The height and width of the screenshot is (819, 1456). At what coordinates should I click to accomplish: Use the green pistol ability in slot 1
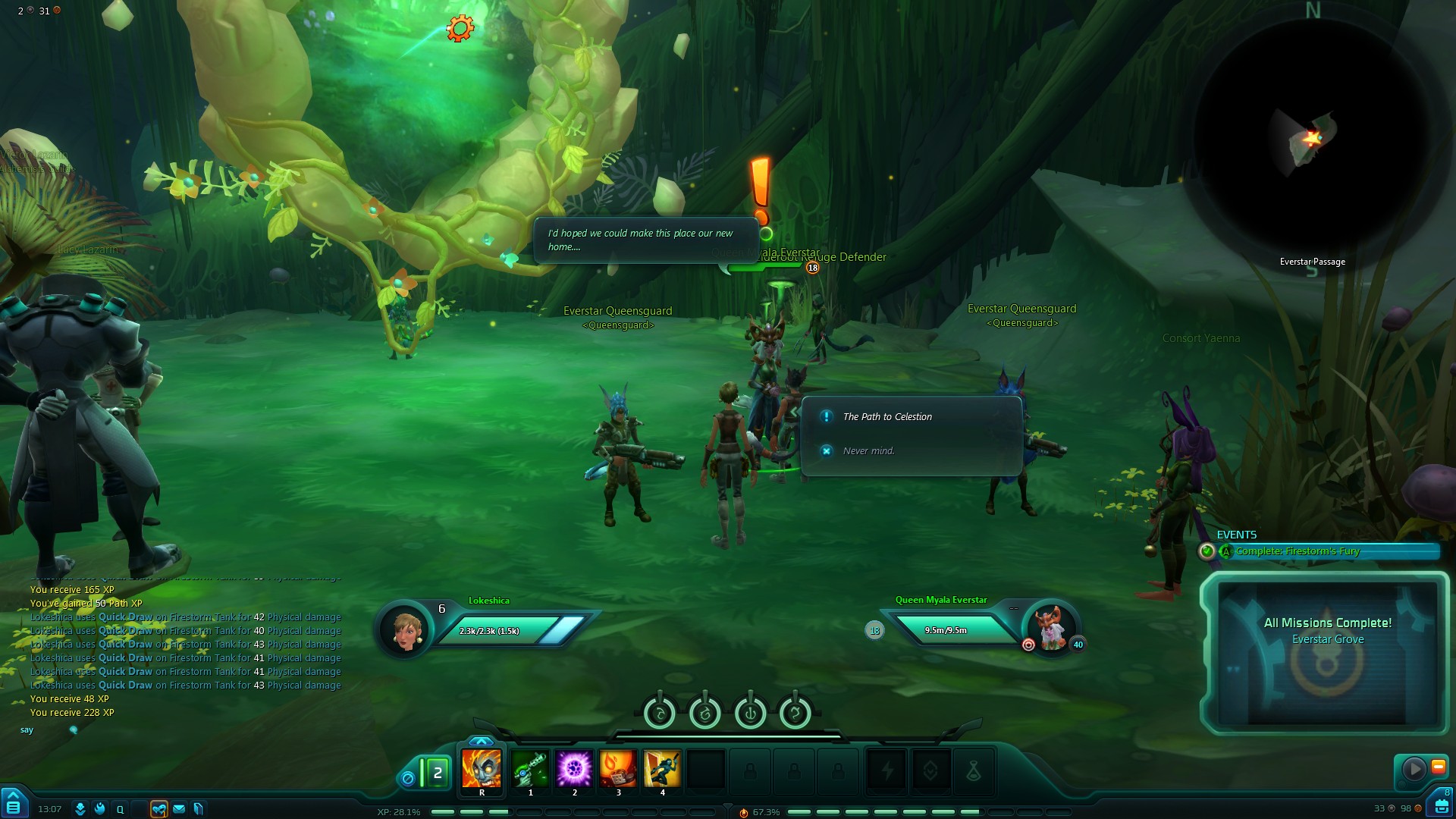(530, 768)
